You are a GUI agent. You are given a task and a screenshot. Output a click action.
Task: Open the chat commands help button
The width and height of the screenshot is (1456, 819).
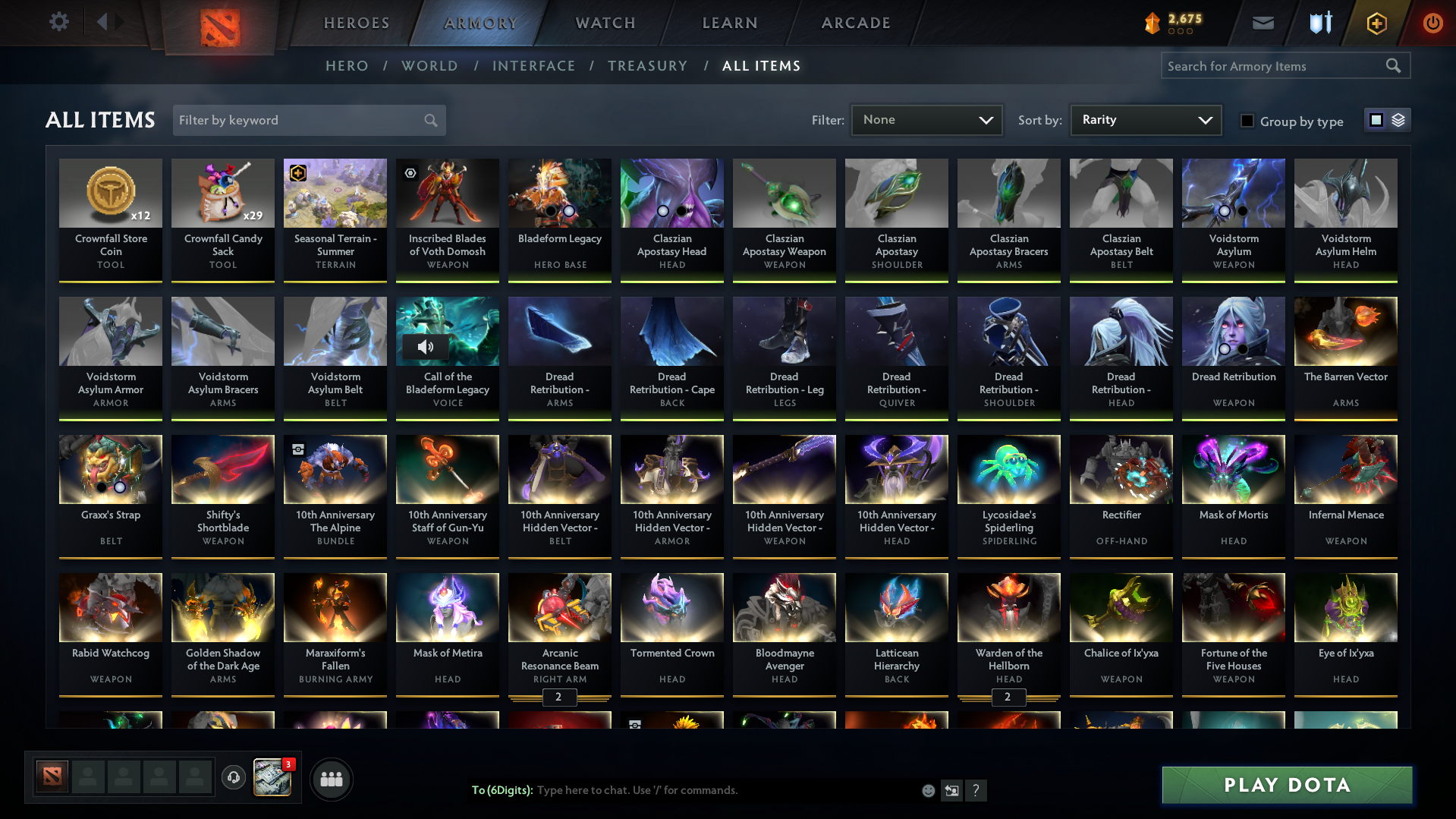pos(976,790)
